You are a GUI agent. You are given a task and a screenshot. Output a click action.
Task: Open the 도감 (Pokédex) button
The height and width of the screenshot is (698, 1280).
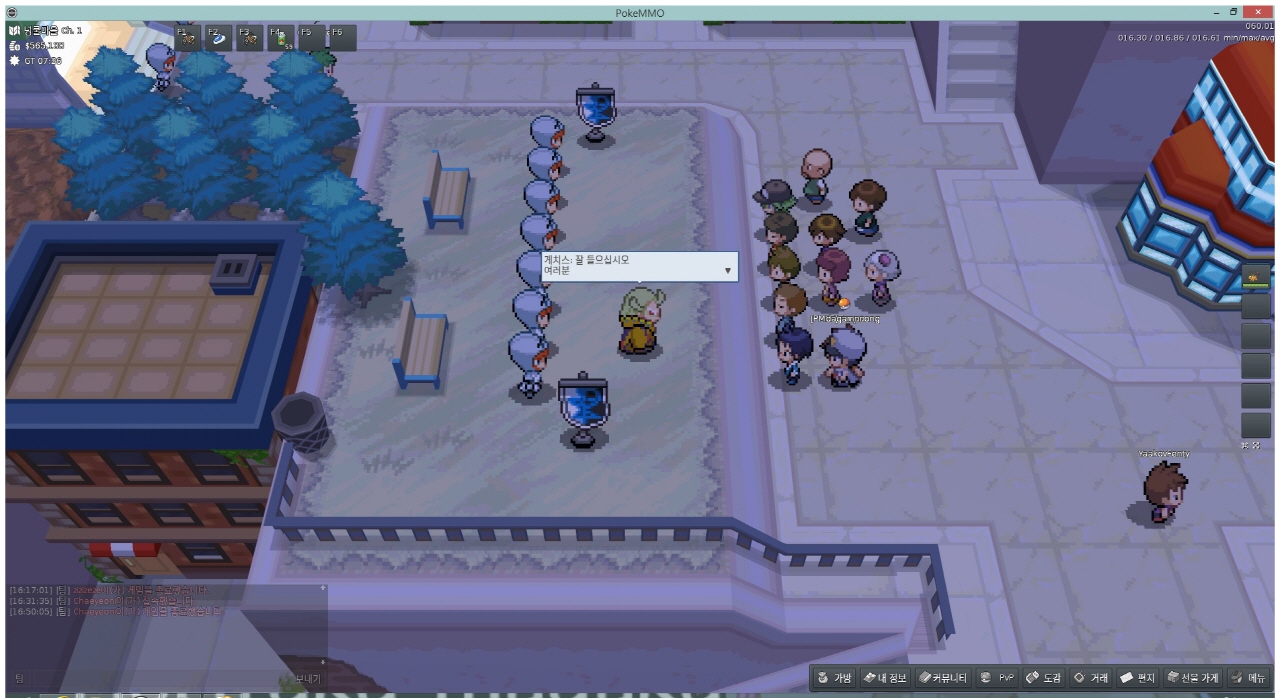[1044, 678]
